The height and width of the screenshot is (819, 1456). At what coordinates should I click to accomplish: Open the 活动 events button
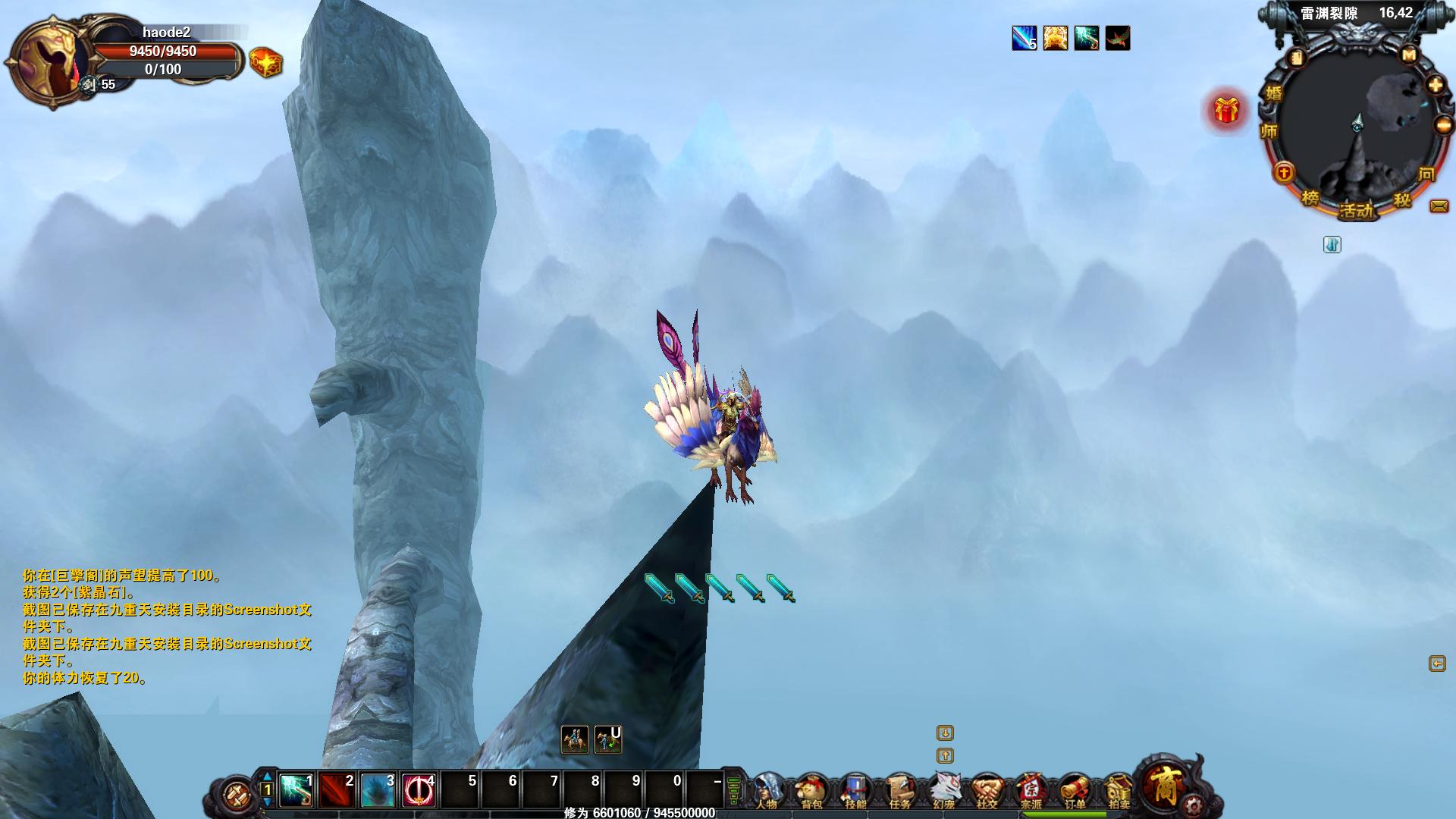(x=1356, y=210)
